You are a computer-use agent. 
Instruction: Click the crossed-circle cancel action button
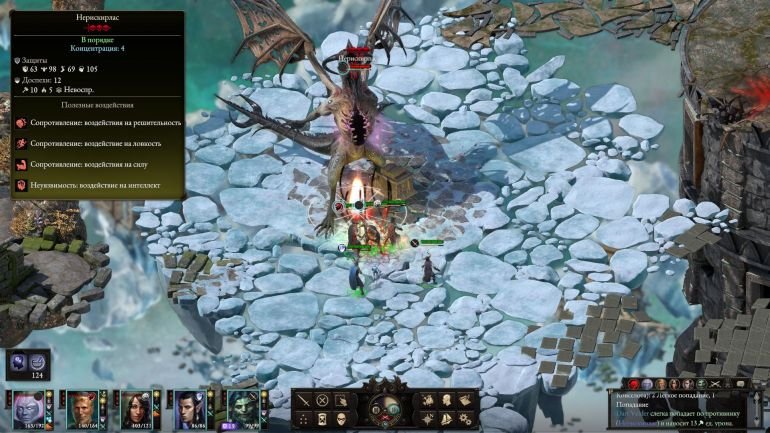click(x=322, y=401)
